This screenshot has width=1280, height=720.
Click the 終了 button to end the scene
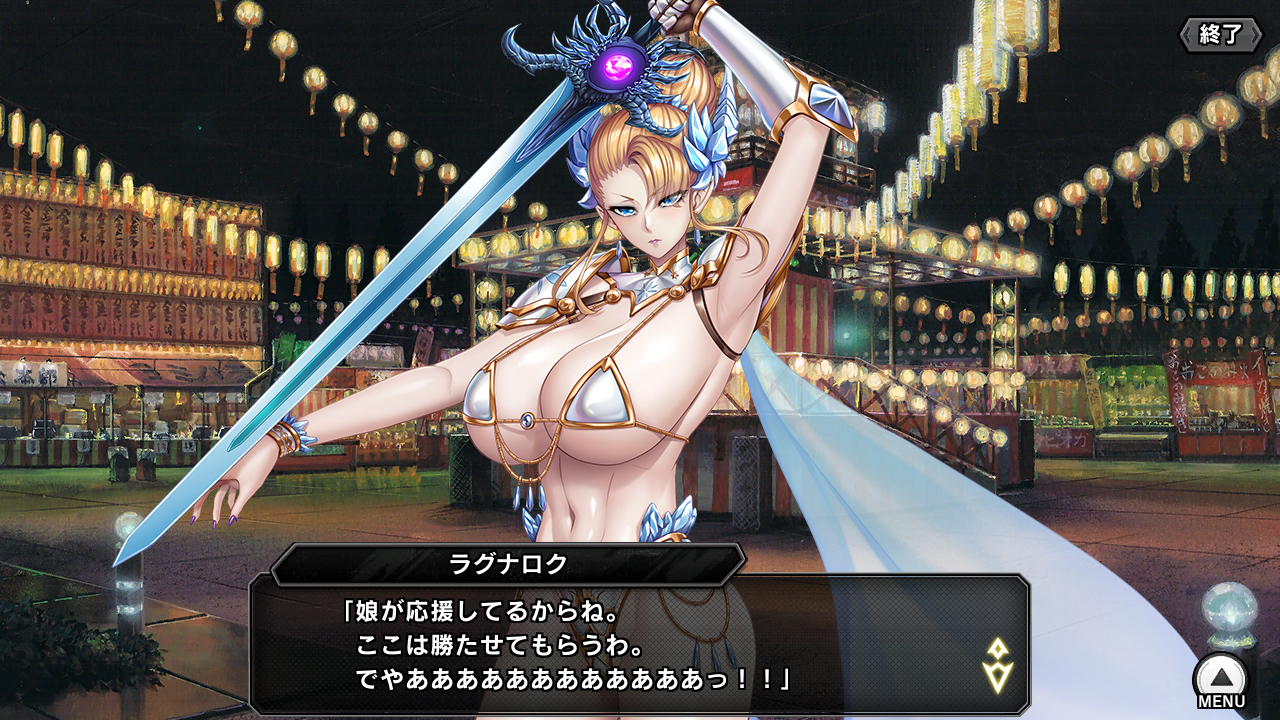pyautogui.click(x=1219, y=34)
